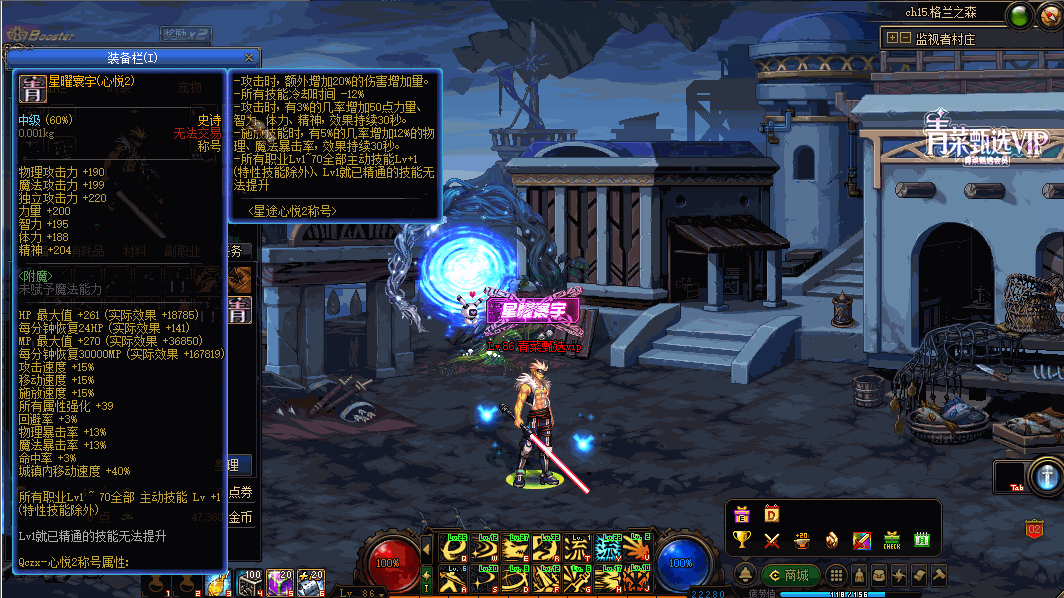This screenshot has height=598, width=1064.
Task: Open the green calendar icon
Action: (921, 540)
